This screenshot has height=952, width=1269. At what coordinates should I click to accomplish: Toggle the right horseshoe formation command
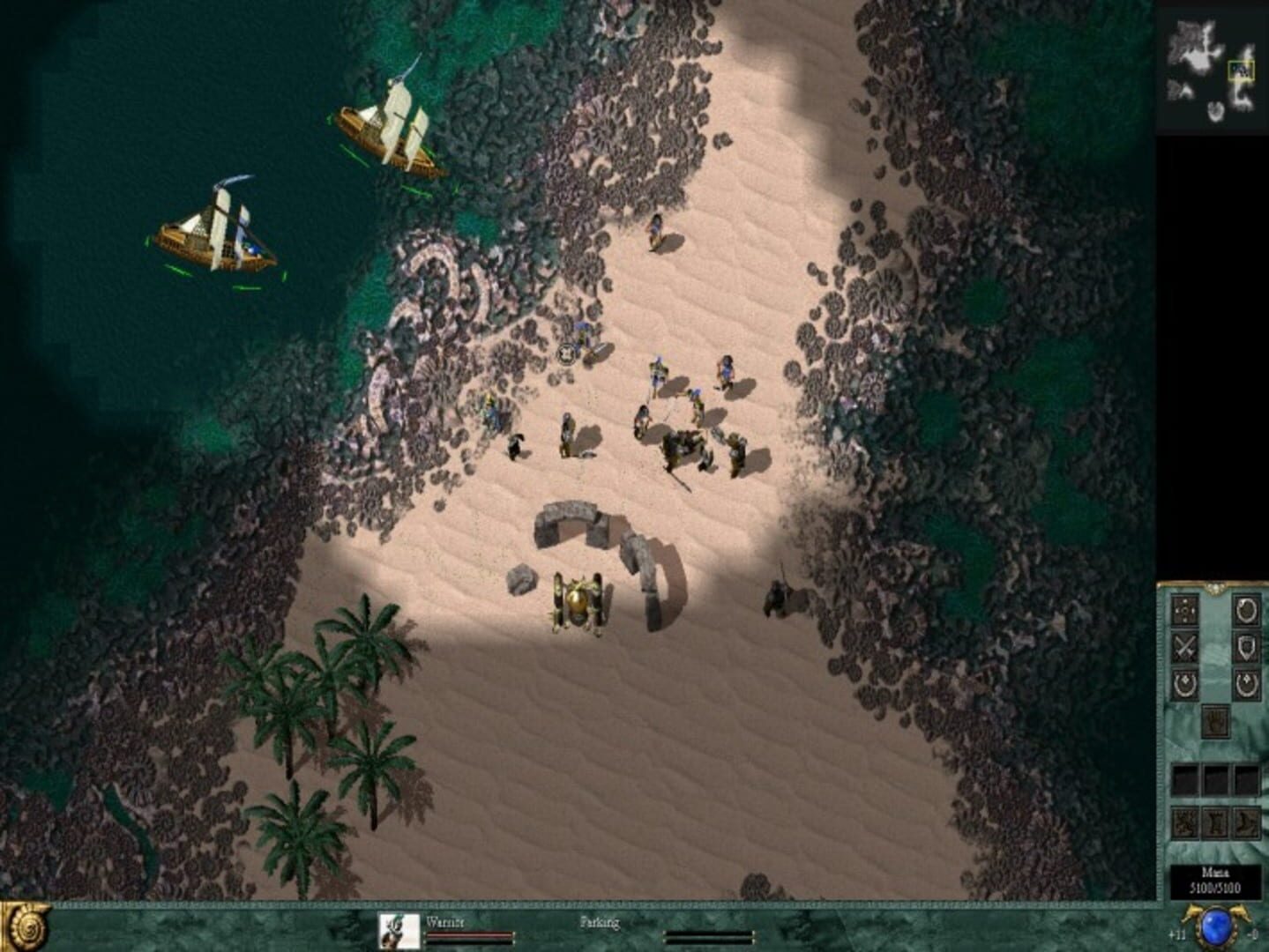(1245, 684)
